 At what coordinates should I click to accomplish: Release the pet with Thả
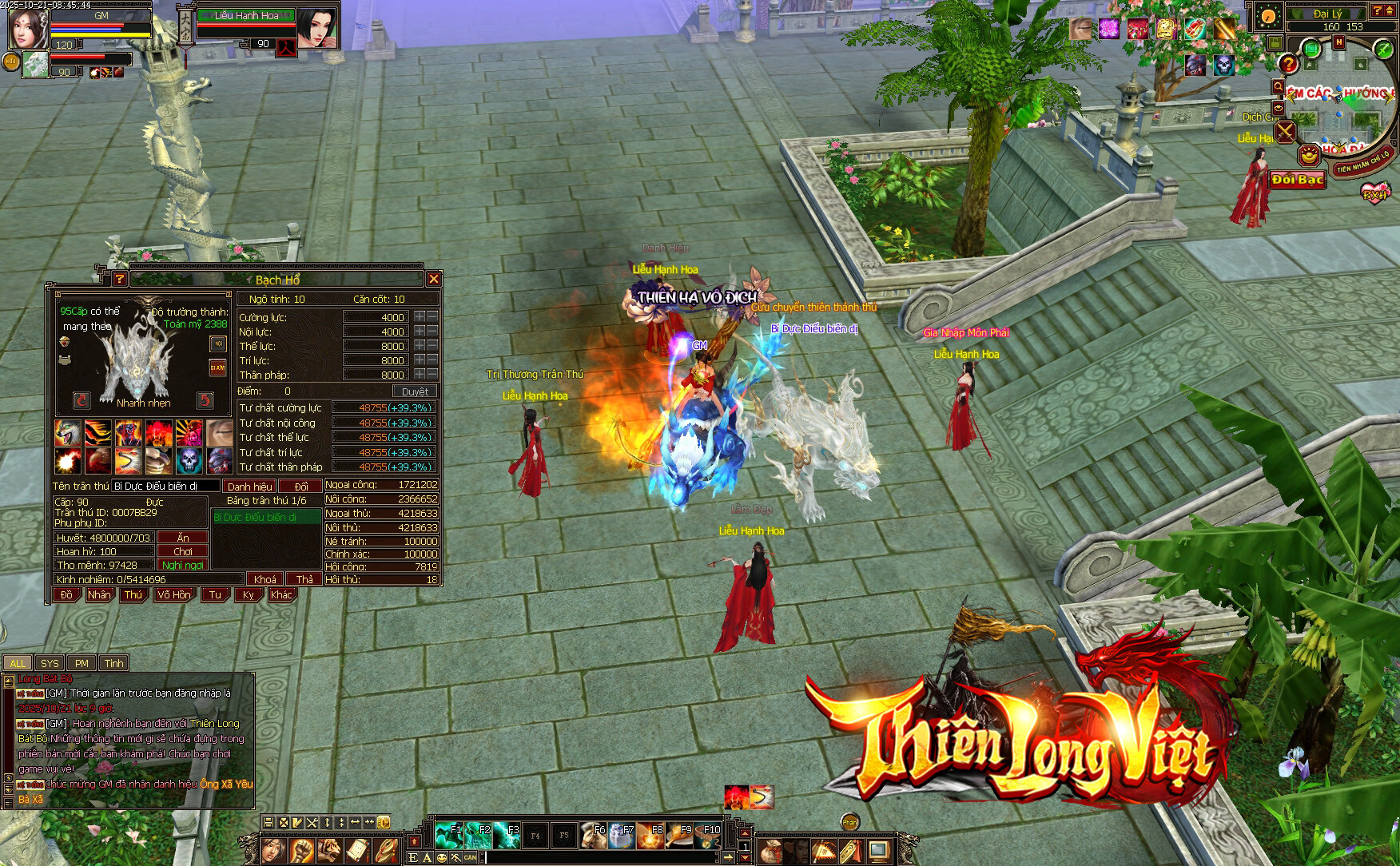pyautogui.click(x=304, y=579)
